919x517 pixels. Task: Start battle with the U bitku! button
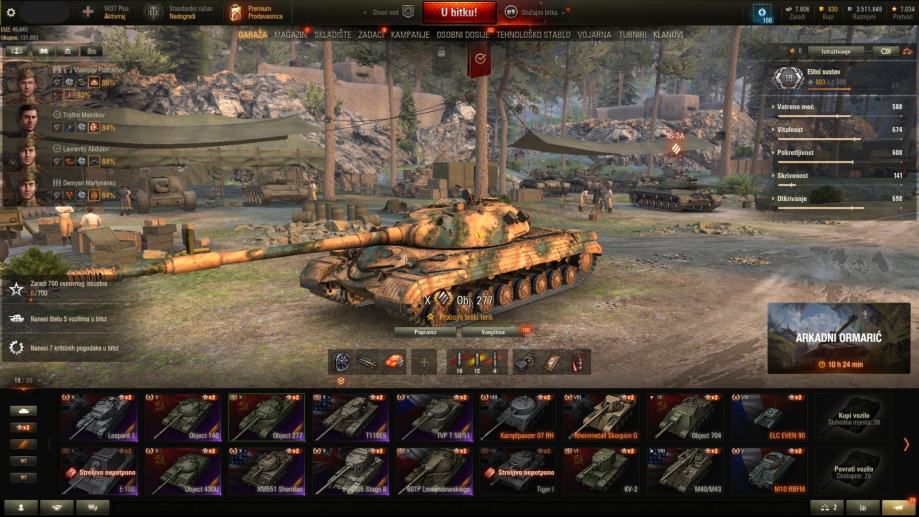[459, 13]
